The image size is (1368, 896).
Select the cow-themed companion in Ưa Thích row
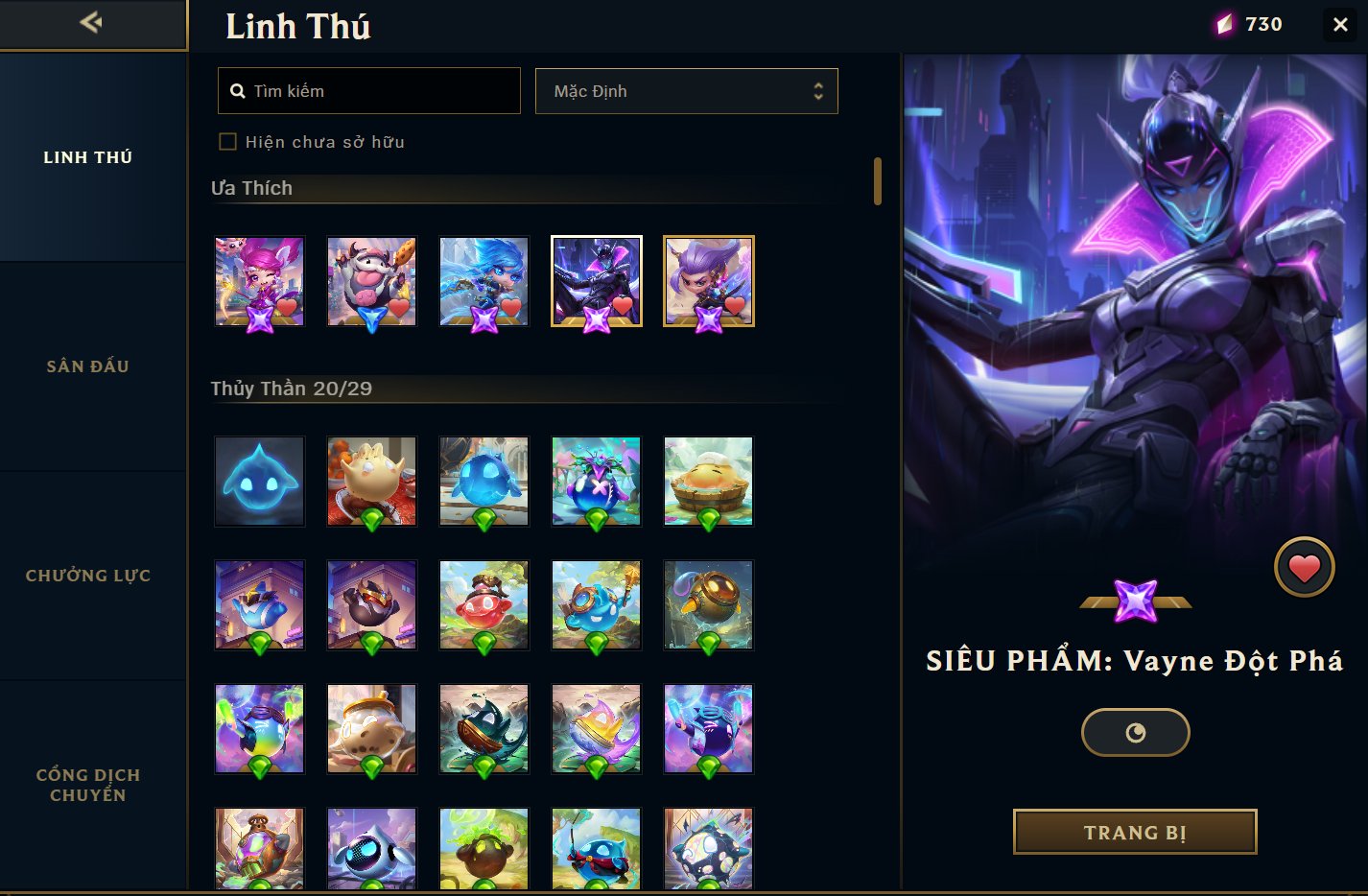tap(371, 281)
